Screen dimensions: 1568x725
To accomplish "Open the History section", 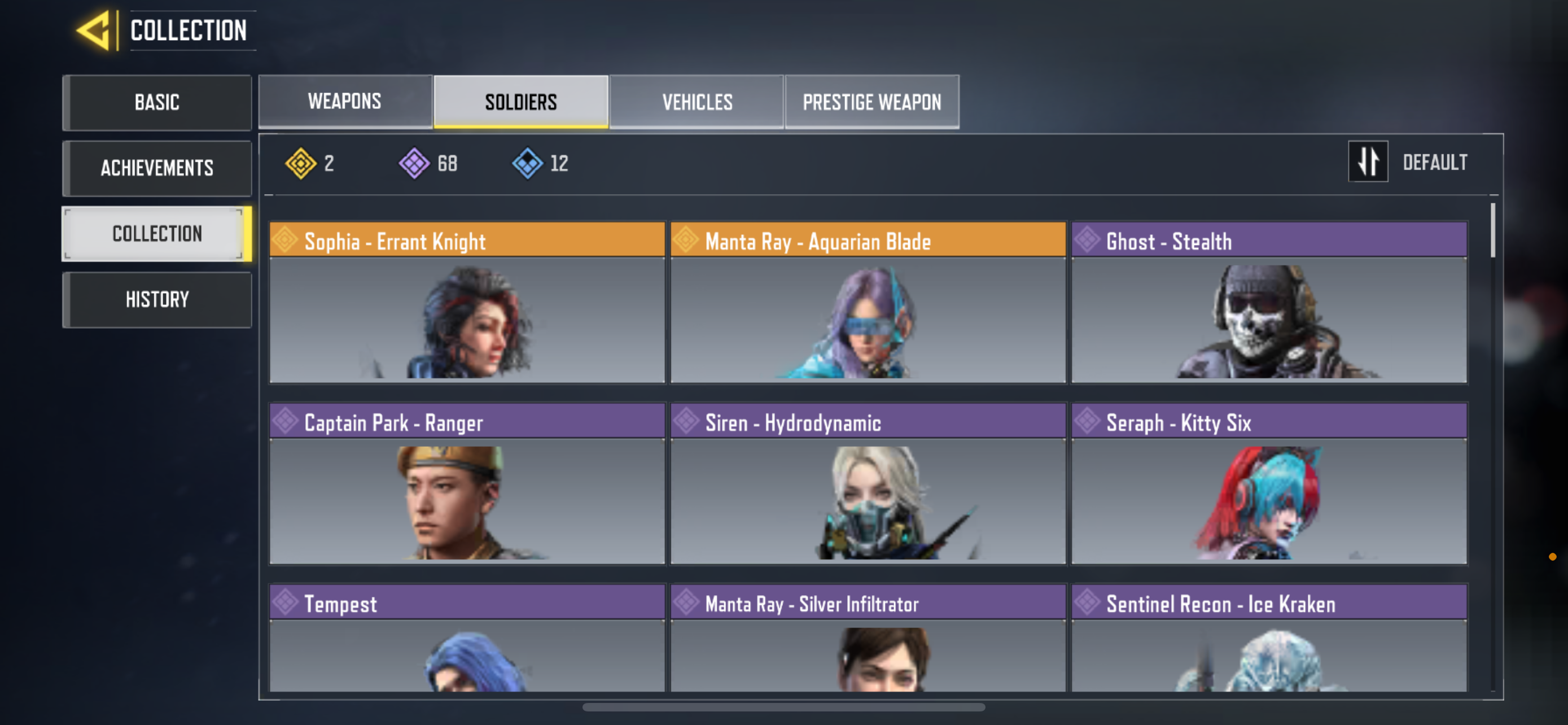I will (157, 299).
